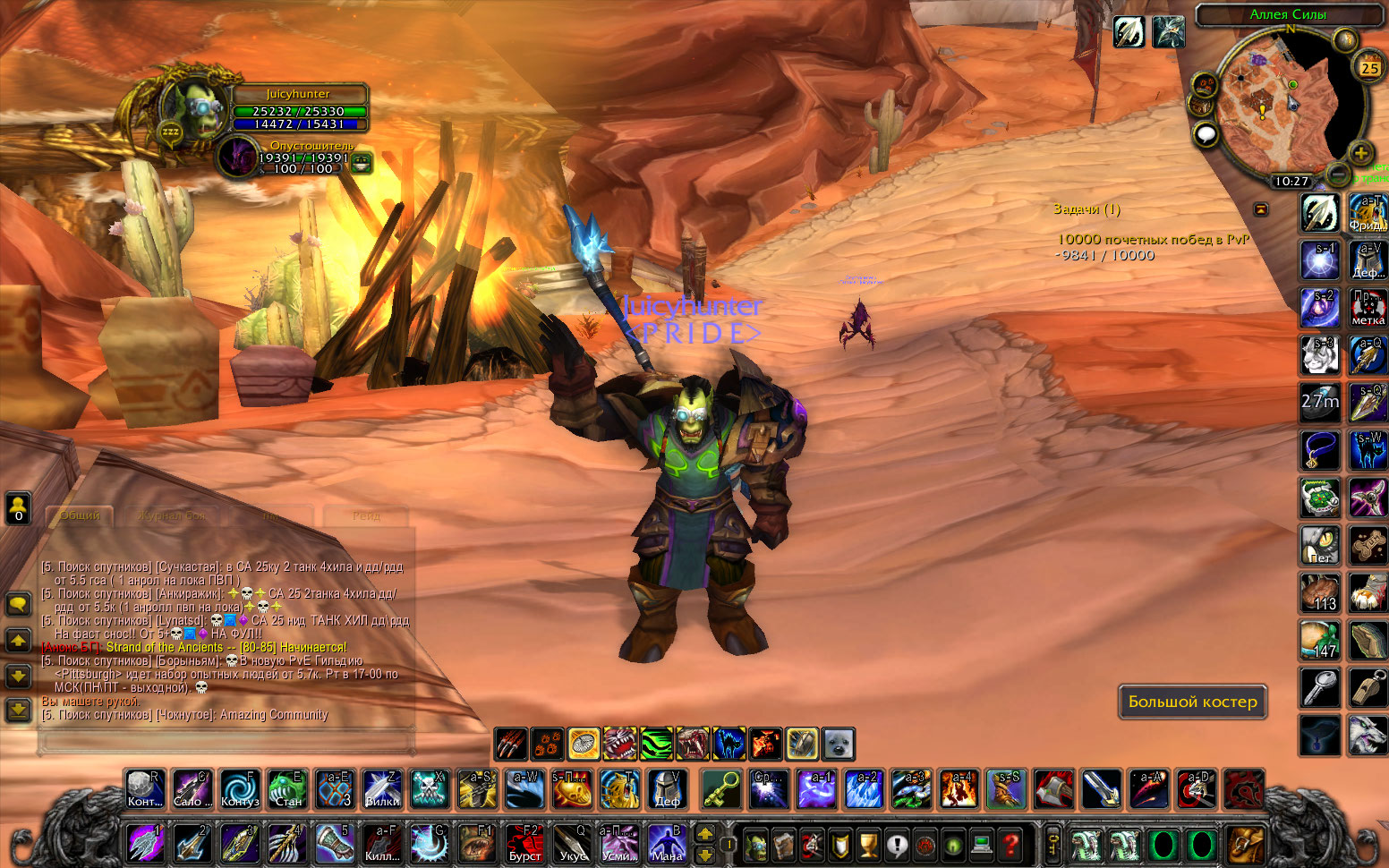Open the social friends button showing 0
This screenshot has height=868, width=1389.
coord(19,508)
